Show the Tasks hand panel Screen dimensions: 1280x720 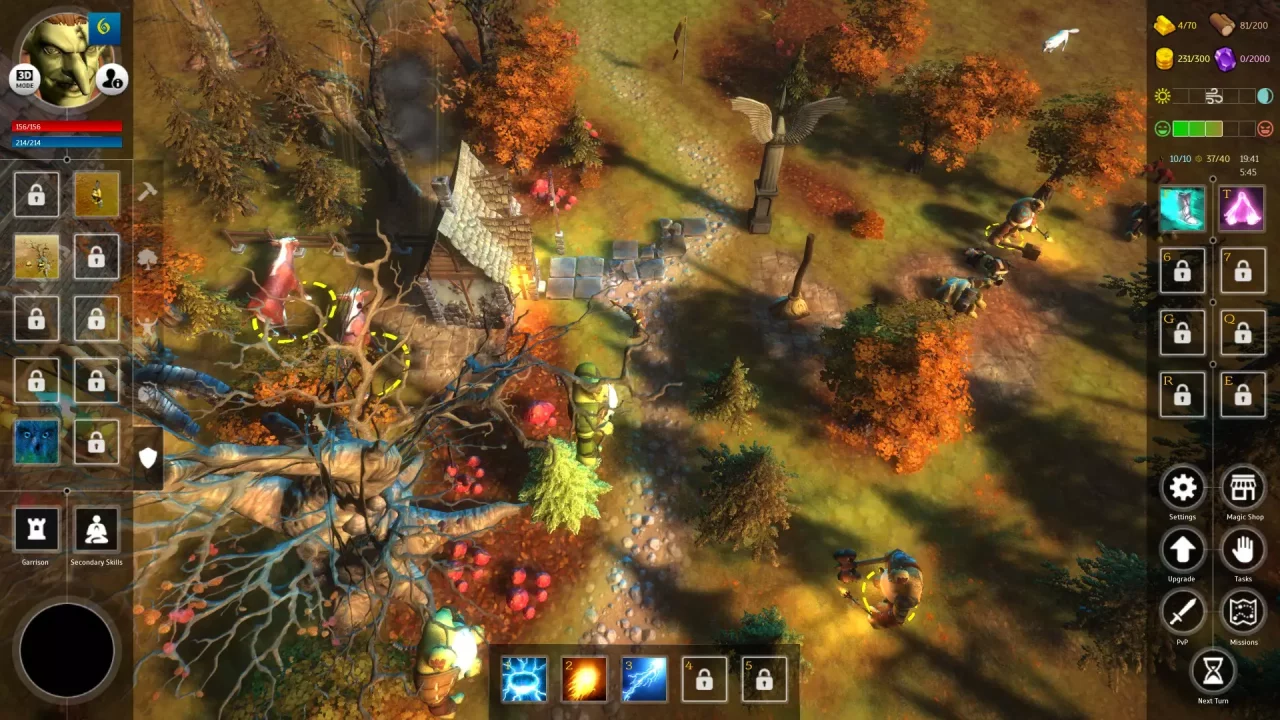coord(1243,549)
